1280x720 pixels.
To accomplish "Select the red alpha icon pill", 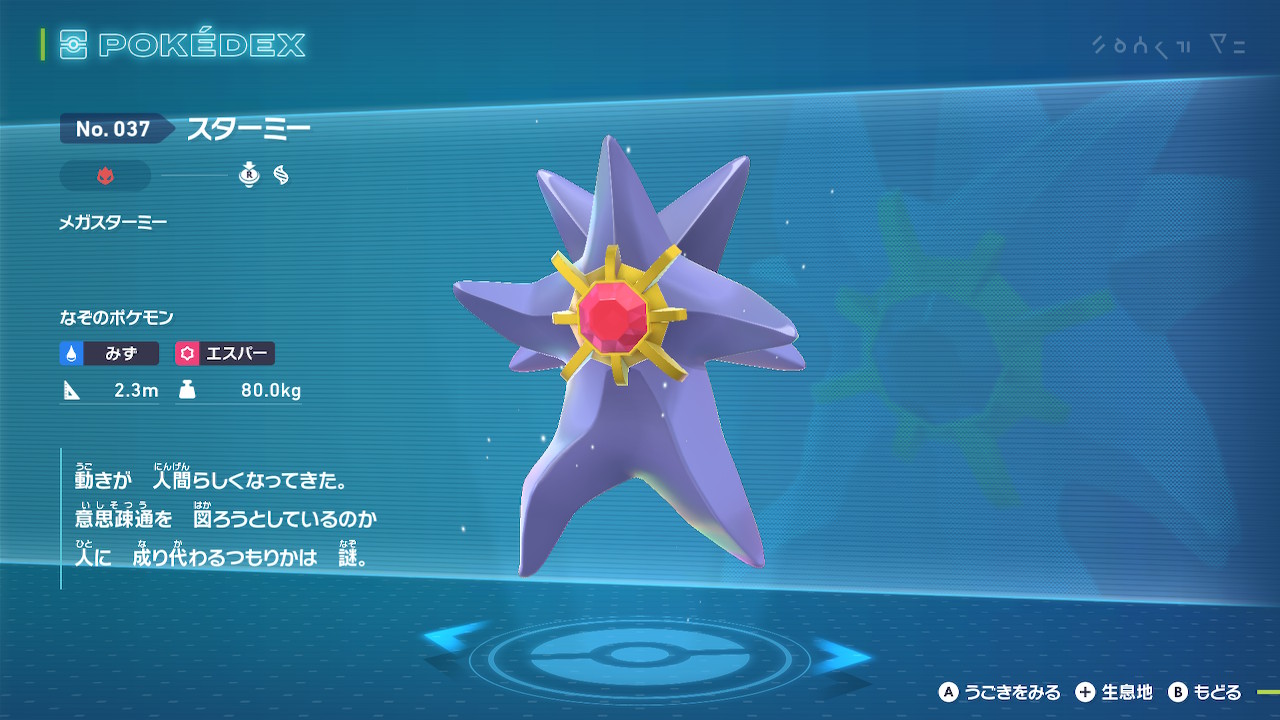I will coord(105,176).
